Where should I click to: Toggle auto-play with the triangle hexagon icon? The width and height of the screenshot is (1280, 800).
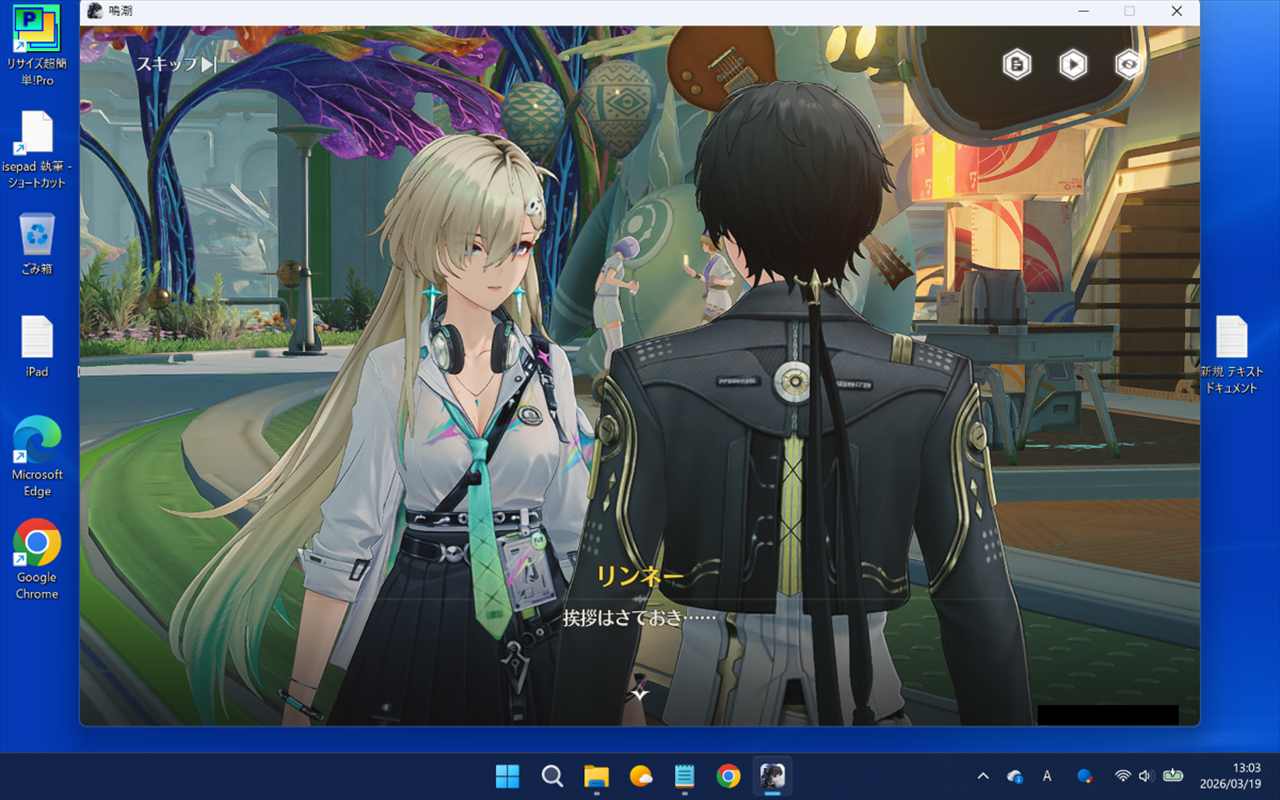point(1073,65)
